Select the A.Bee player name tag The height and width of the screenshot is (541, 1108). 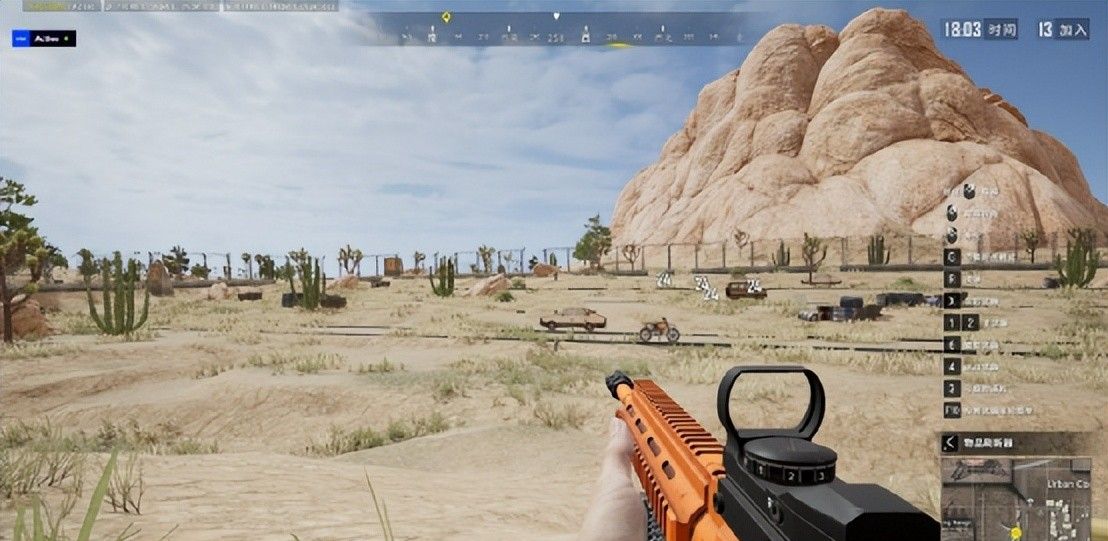coord(44,38)
